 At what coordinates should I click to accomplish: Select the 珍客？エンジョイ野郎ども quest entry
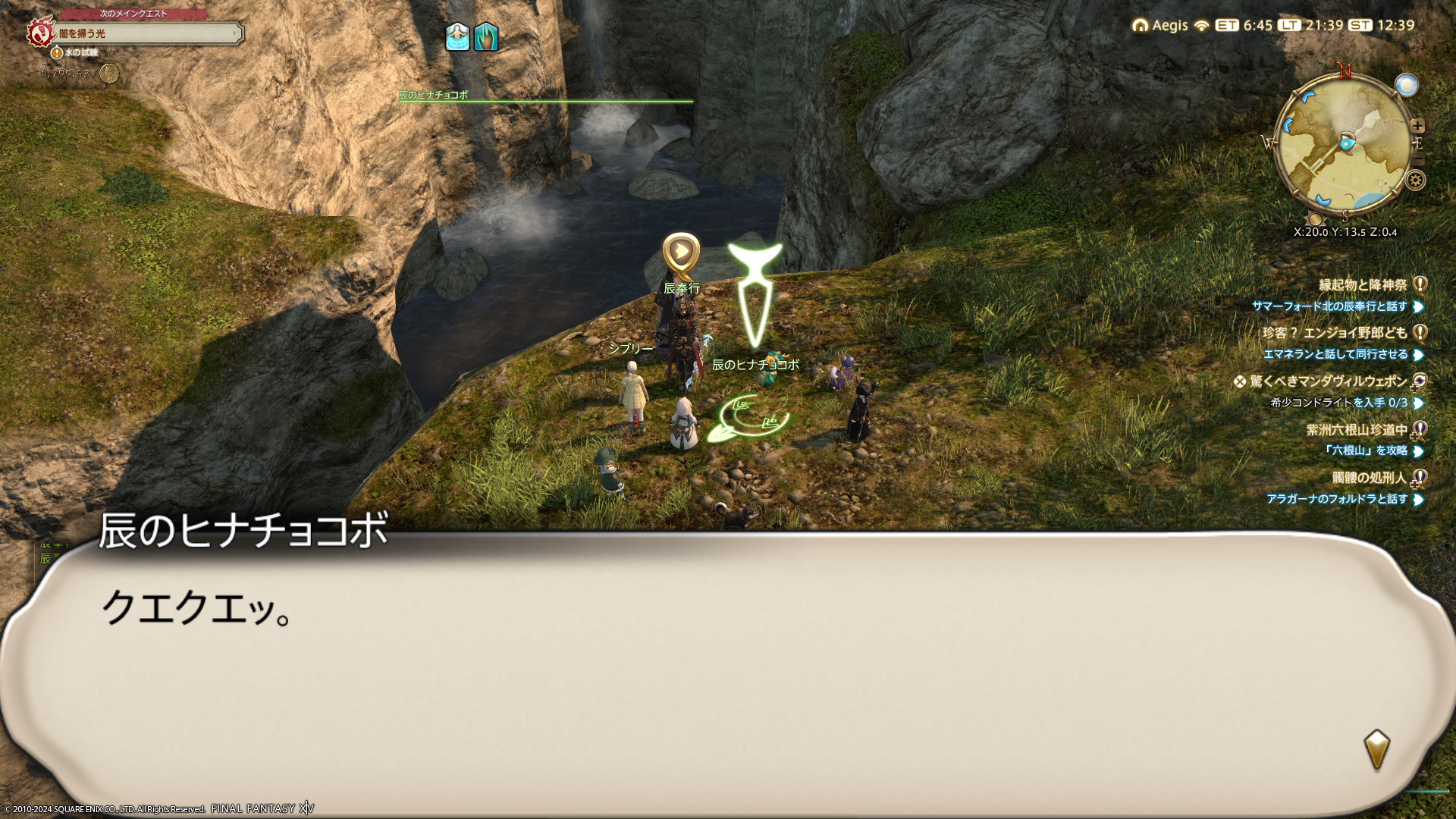pos(1335,333)
